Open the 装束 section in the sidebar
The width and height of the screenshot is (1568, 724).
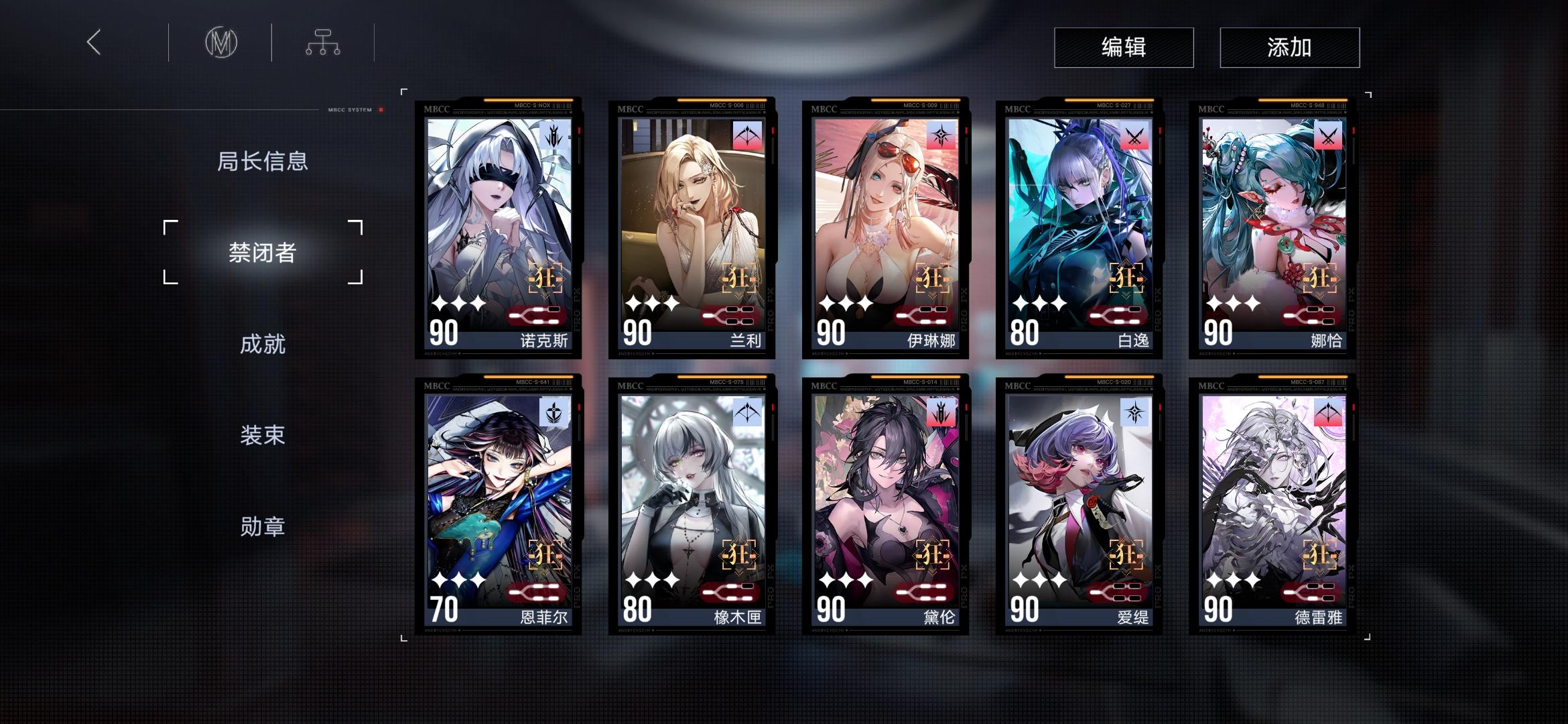click(263, 435)
